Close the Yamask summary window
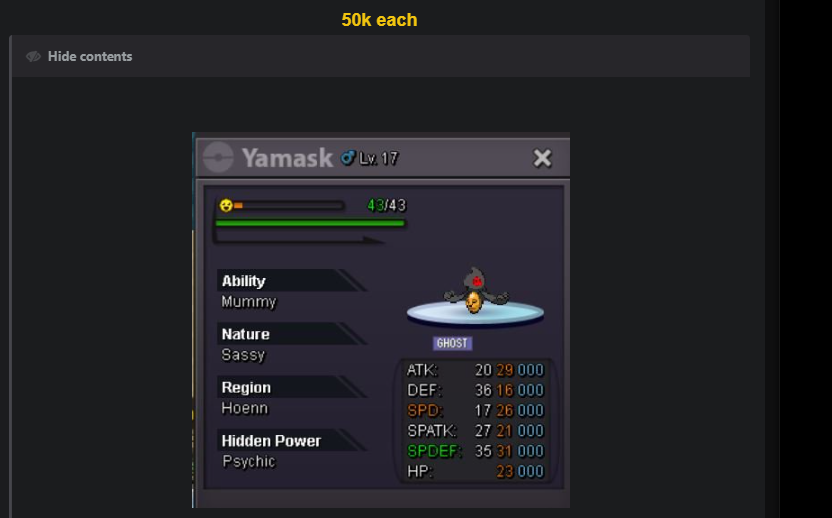The width and height of the screenshot is (832, 518). (542, 158)
